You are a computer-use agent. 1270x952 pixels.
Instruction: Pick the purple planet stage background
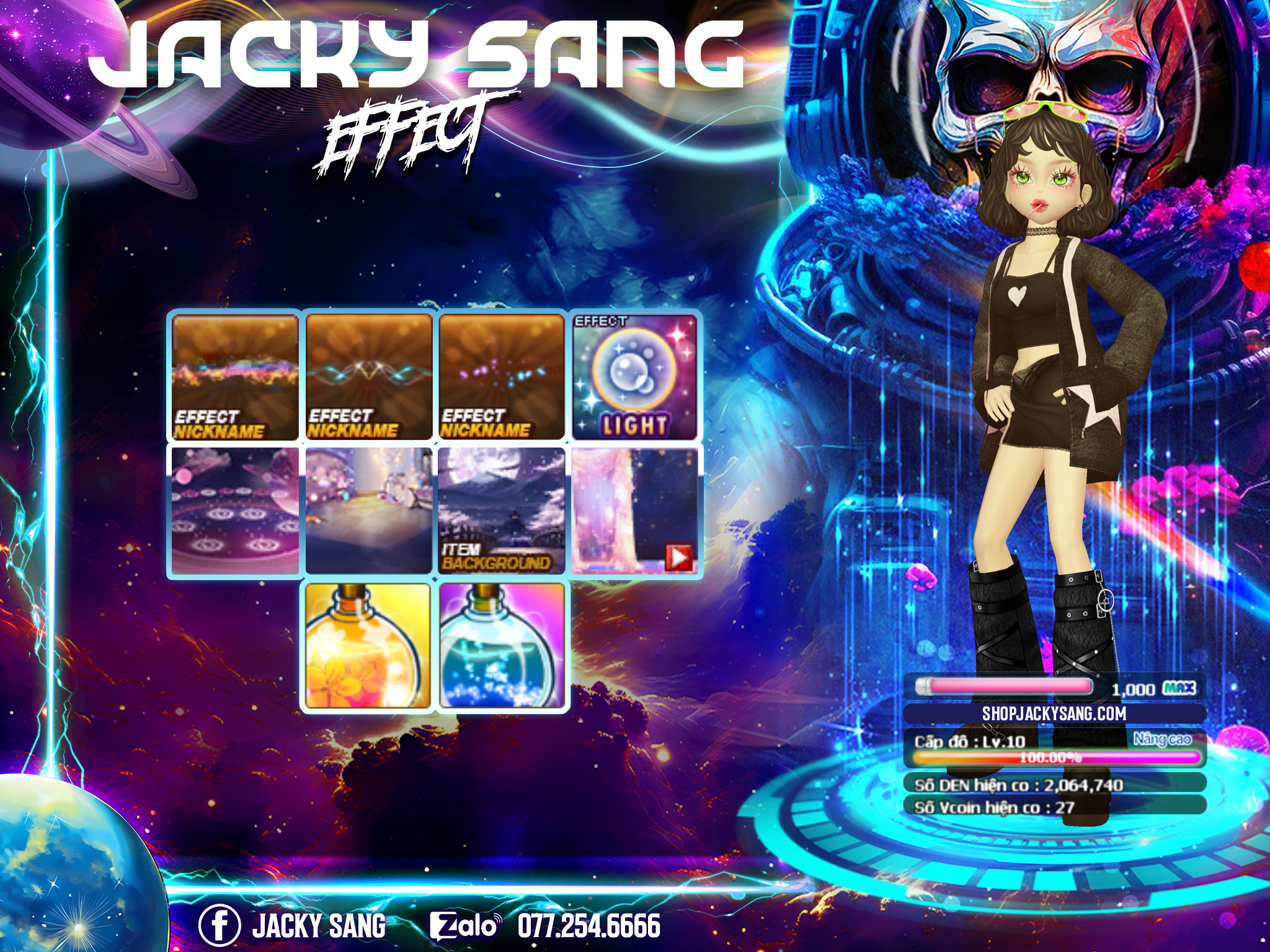235,511
